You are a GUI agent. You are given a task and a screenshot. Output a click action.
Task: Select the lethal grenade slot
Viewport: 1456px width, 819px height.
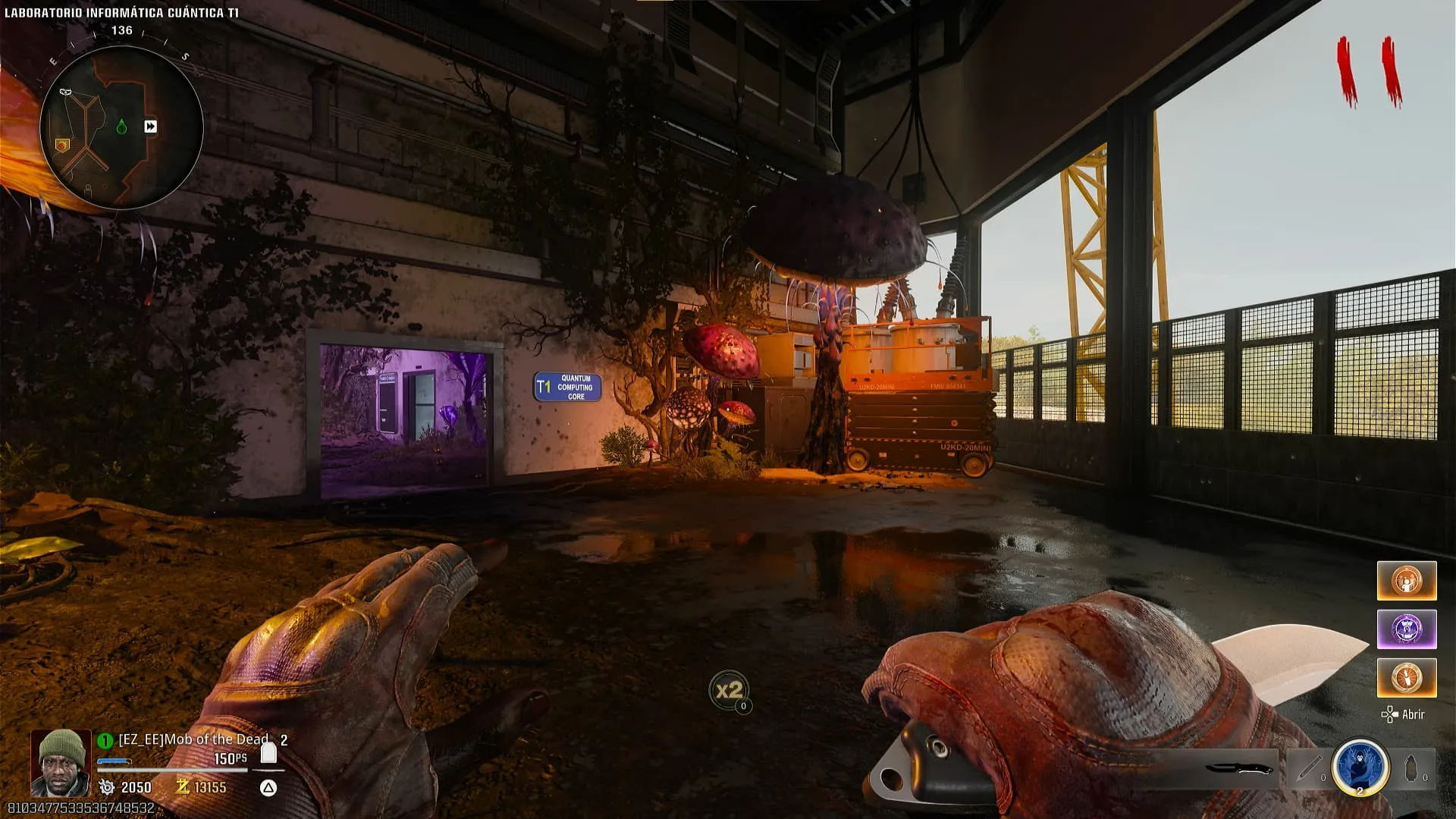click(x=1412, y=769)
